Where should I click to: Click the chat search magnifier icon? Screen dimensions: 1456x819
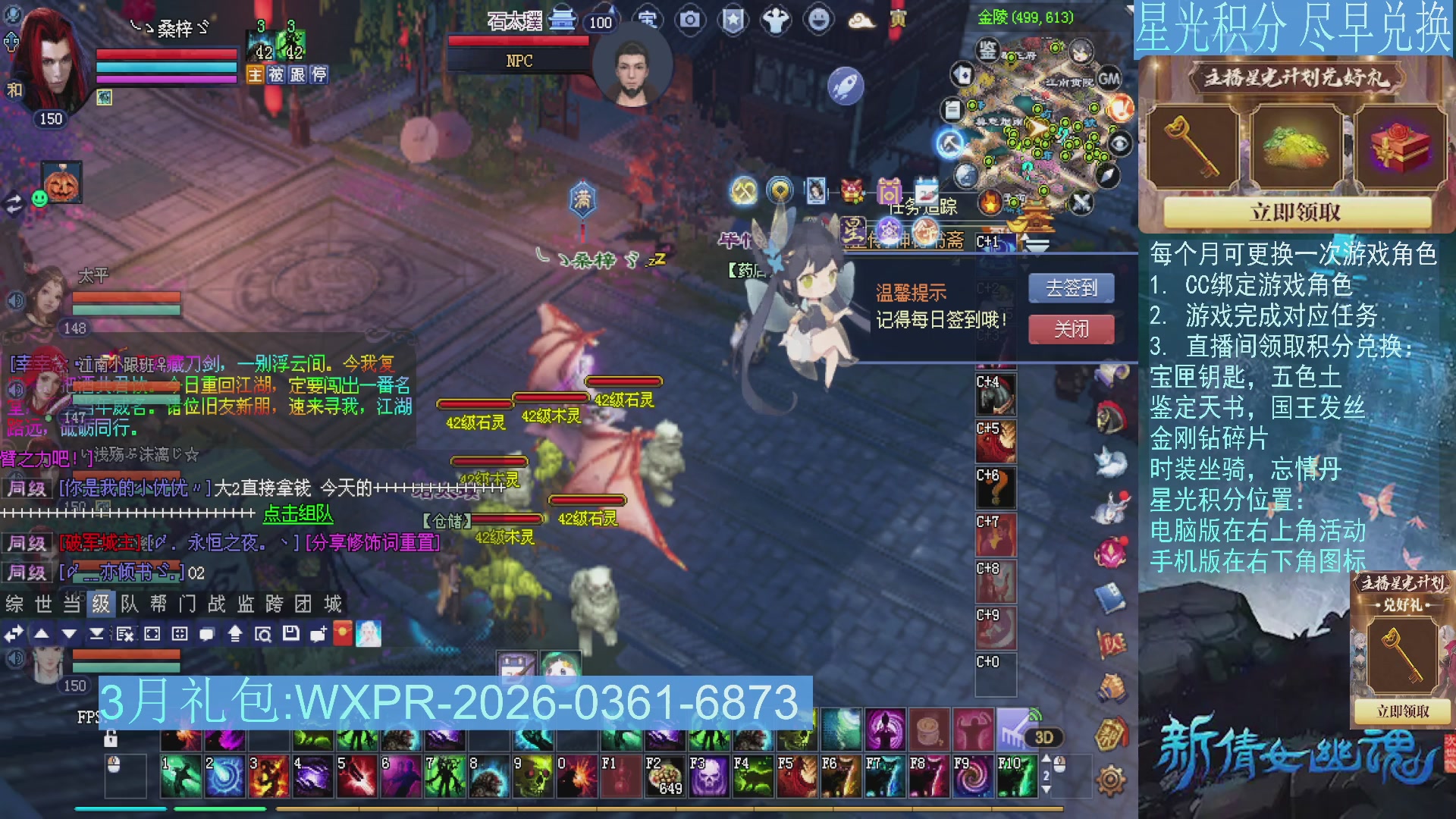(x=264, y=635)
